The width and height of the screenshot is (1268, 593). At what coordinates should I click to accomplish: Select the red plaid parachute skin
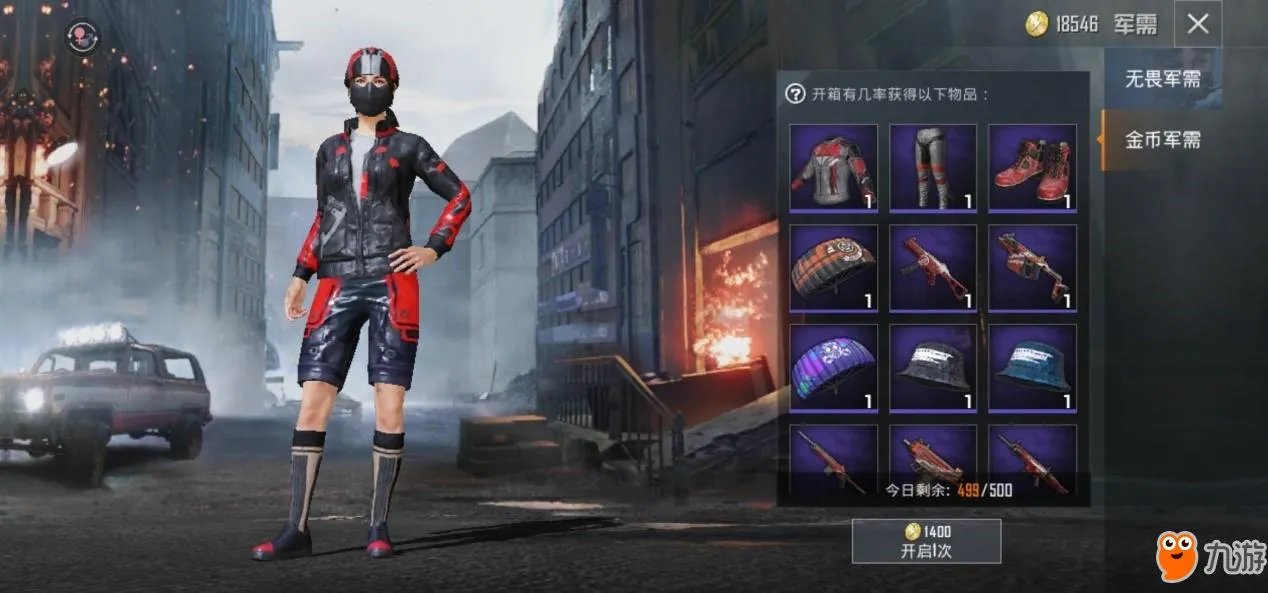pyautogui.click(x=833, y=267)
